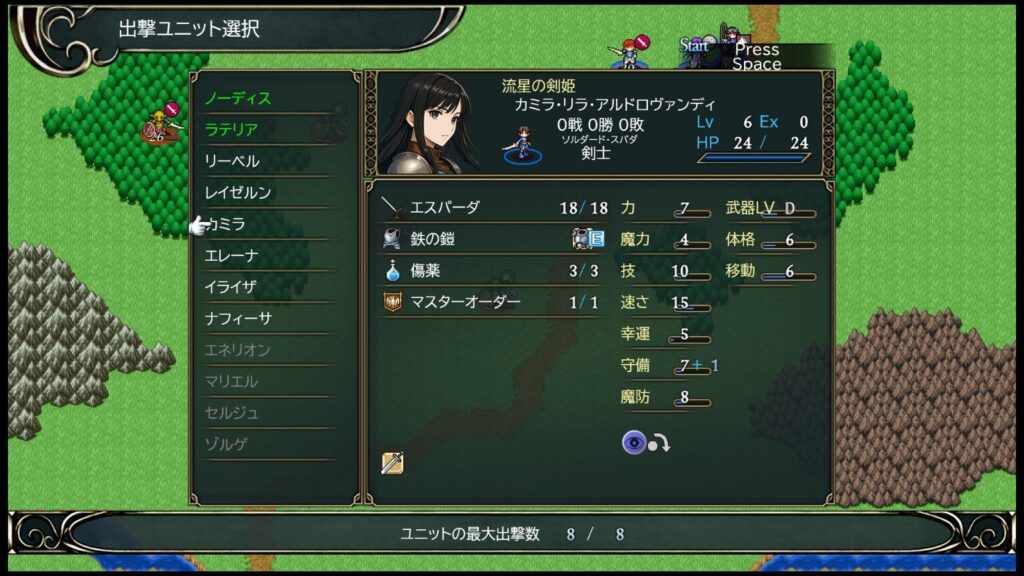The height and width of the screenshot is (576, 1024).
Task: Choose the greyed-out unit セルジュ
Action: (232, 413)
